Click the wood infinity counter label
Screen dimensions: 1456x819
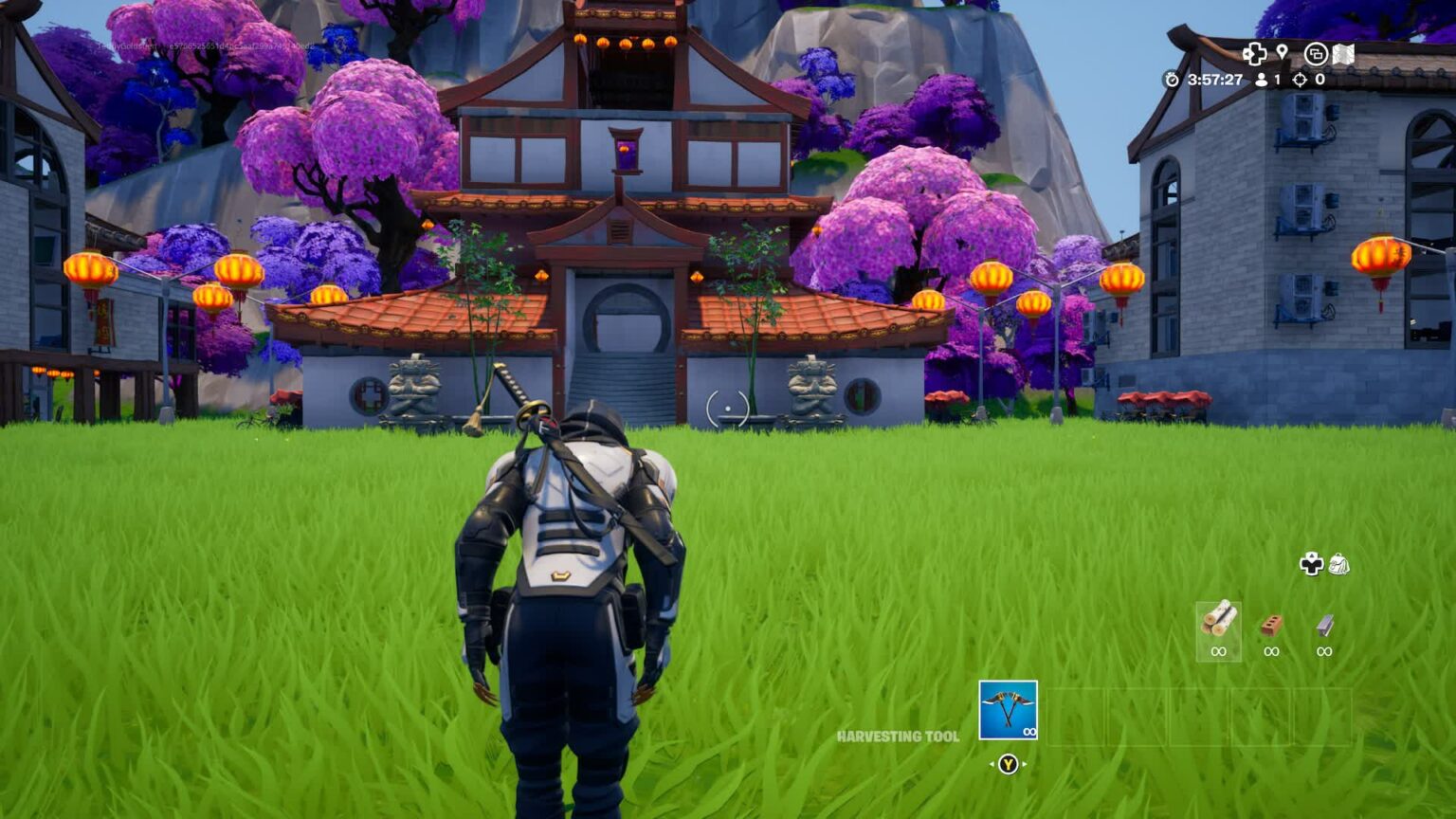[x=1219, y=651]
